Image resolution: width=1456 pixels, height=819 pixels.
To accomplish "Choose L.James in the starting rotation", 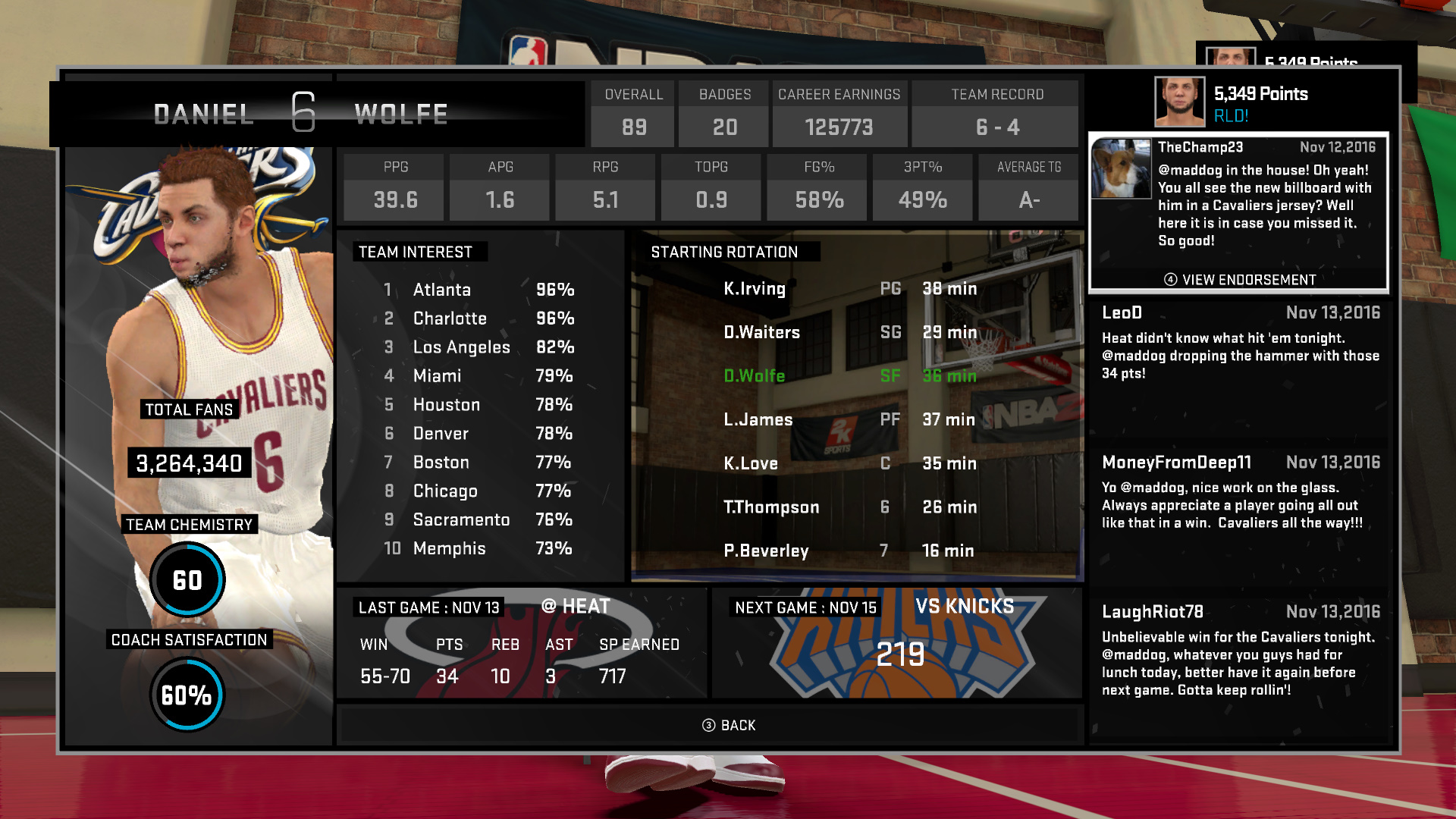I will [x=849, y=419].
